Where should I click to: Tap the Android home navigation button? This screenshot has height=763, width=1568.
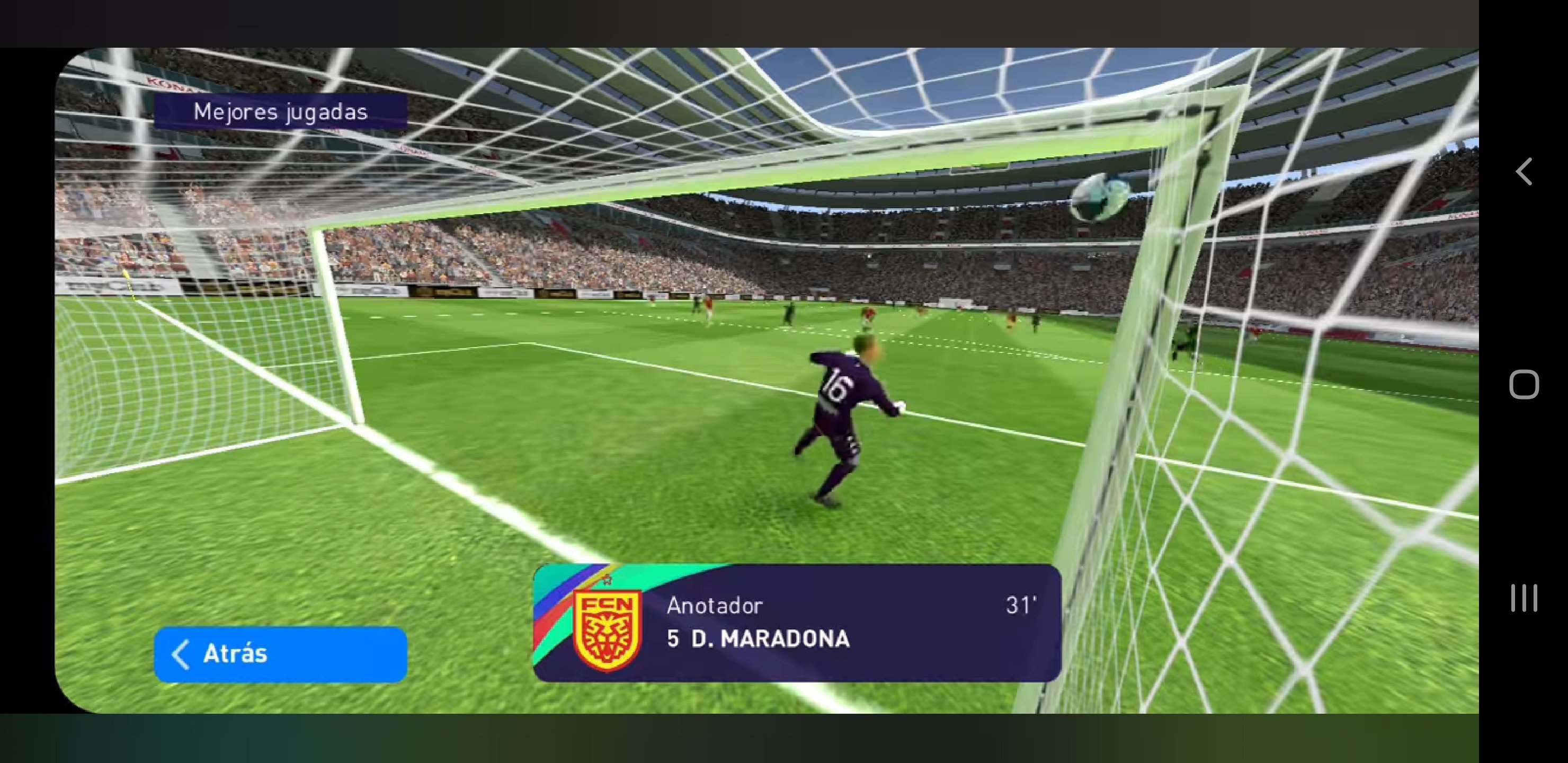pos(1524,385)
